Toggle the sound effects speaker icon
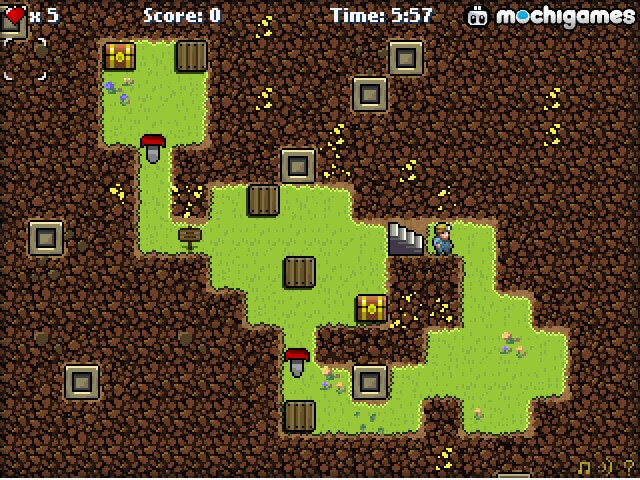 (607, 467)
